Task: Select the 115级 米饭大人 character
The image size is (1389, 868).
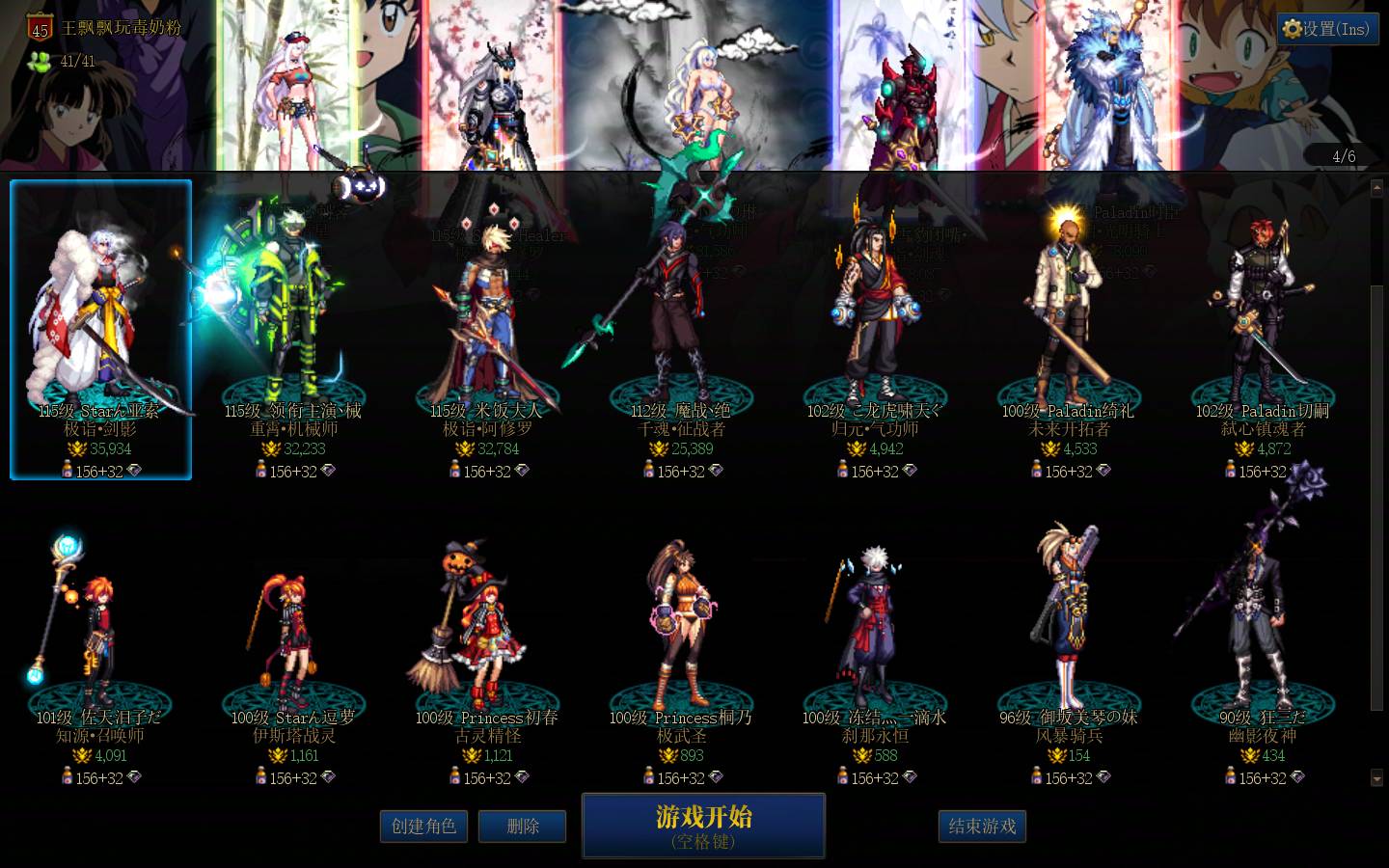Action: 489,318
